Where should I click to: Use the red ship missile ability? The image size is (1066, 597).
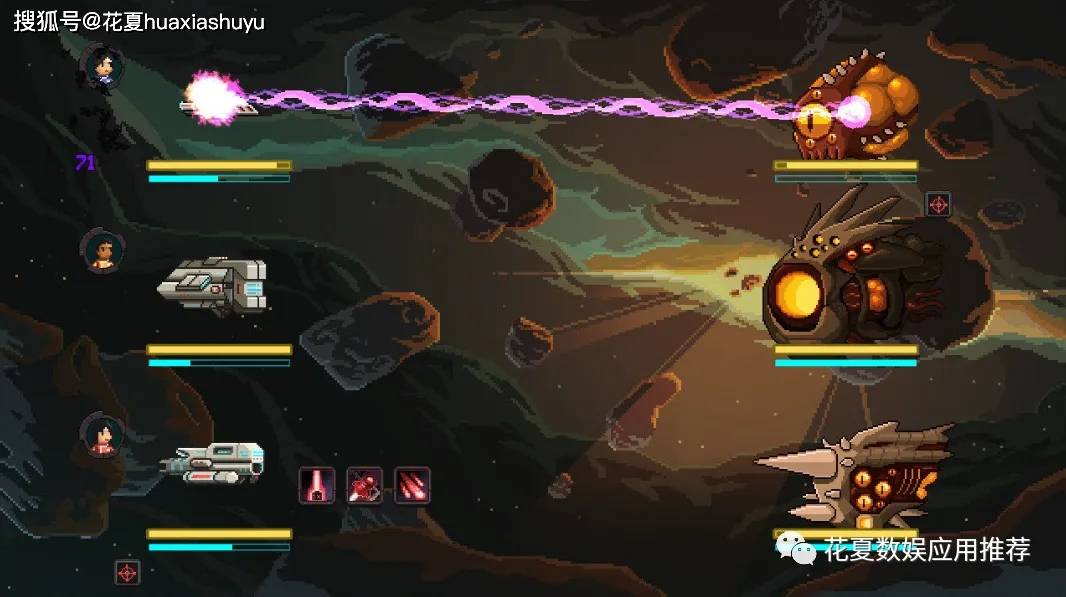coord(365,485)
